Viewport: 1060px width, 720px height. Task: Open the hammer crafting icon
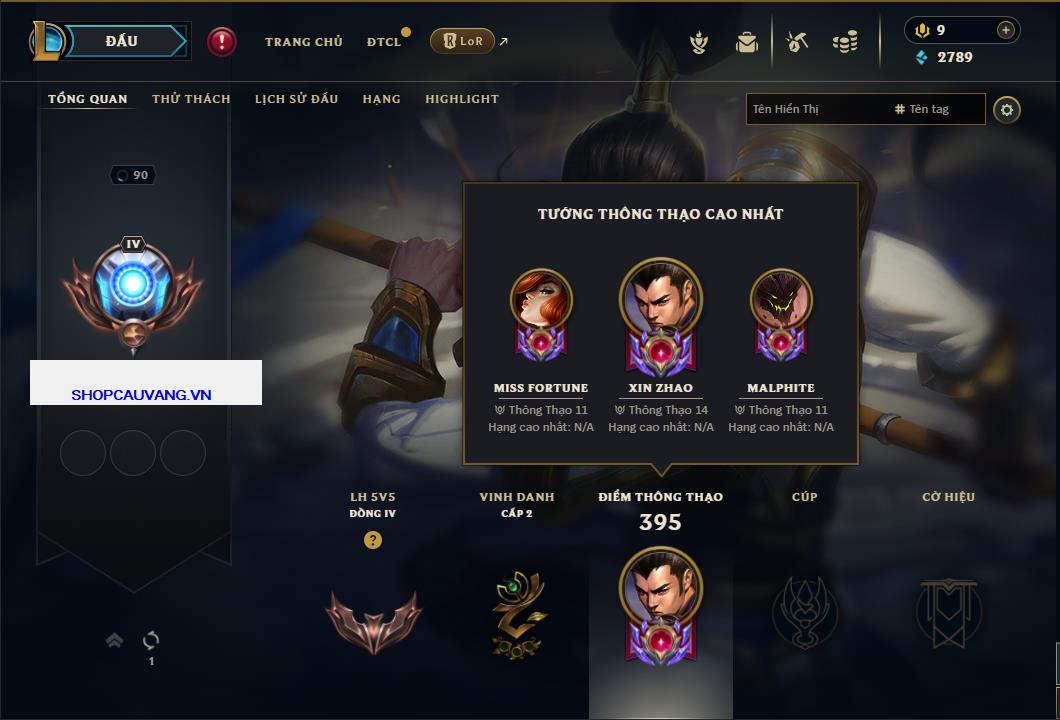click(x=797, y=42)
